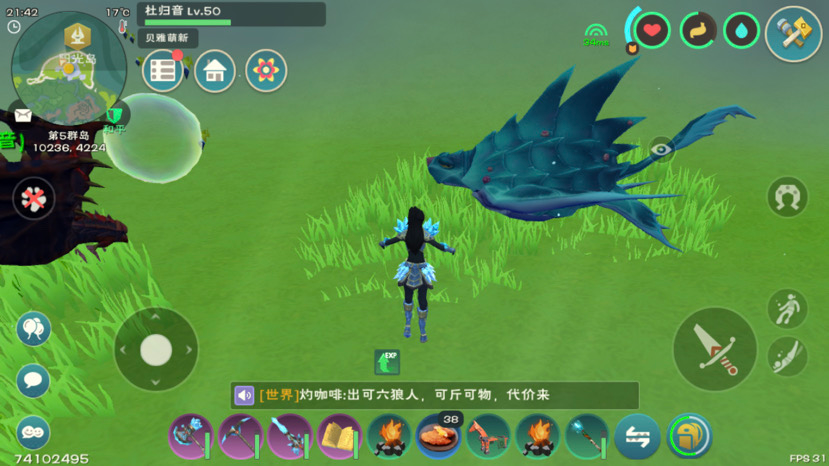Open the hammer and axe crafting menu

coord(793,34)
